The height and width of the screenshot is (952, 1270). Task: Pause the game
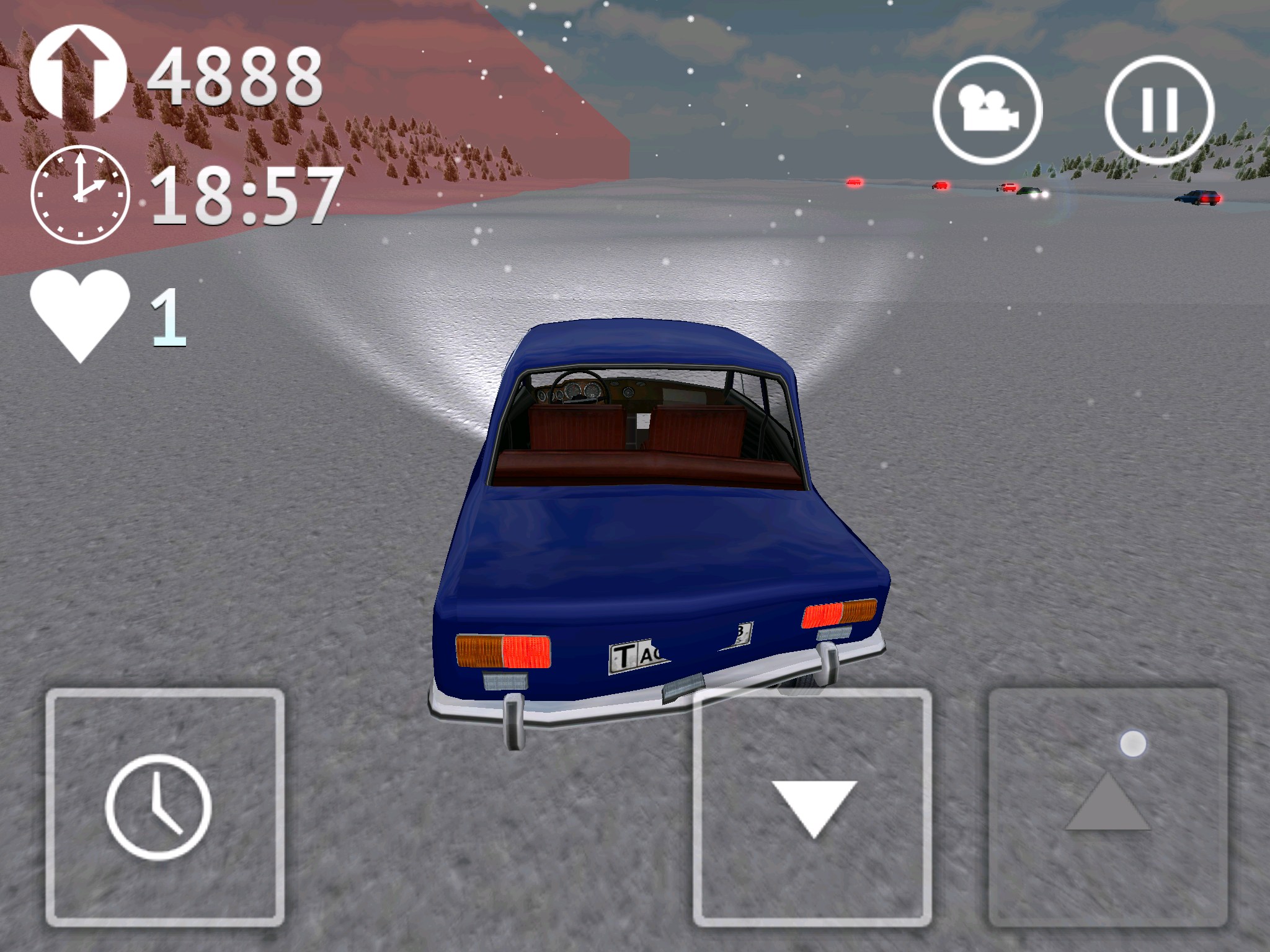(1159, 110)
